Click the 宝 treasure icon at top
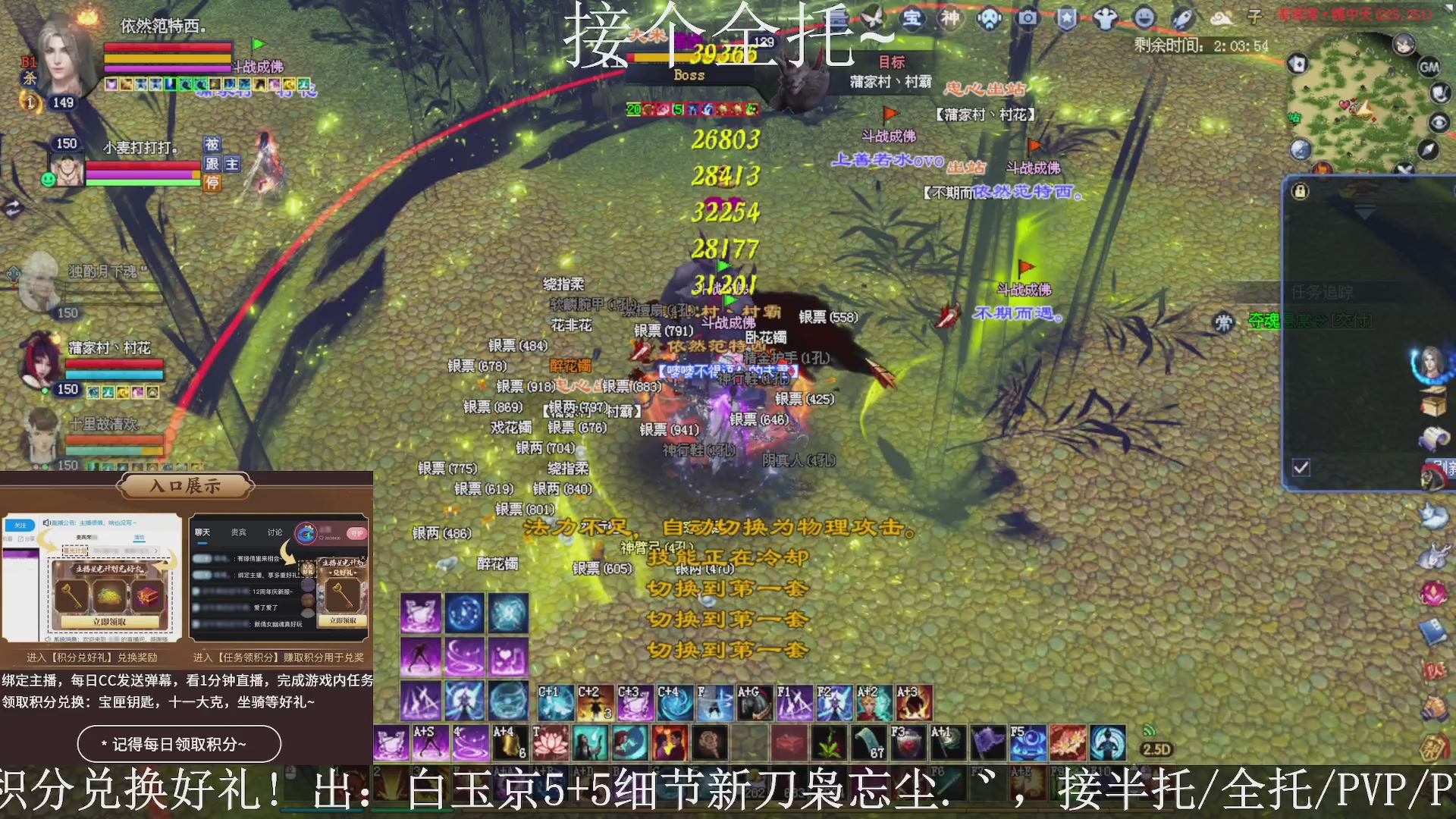1456x819 pixels. (912, 19)
